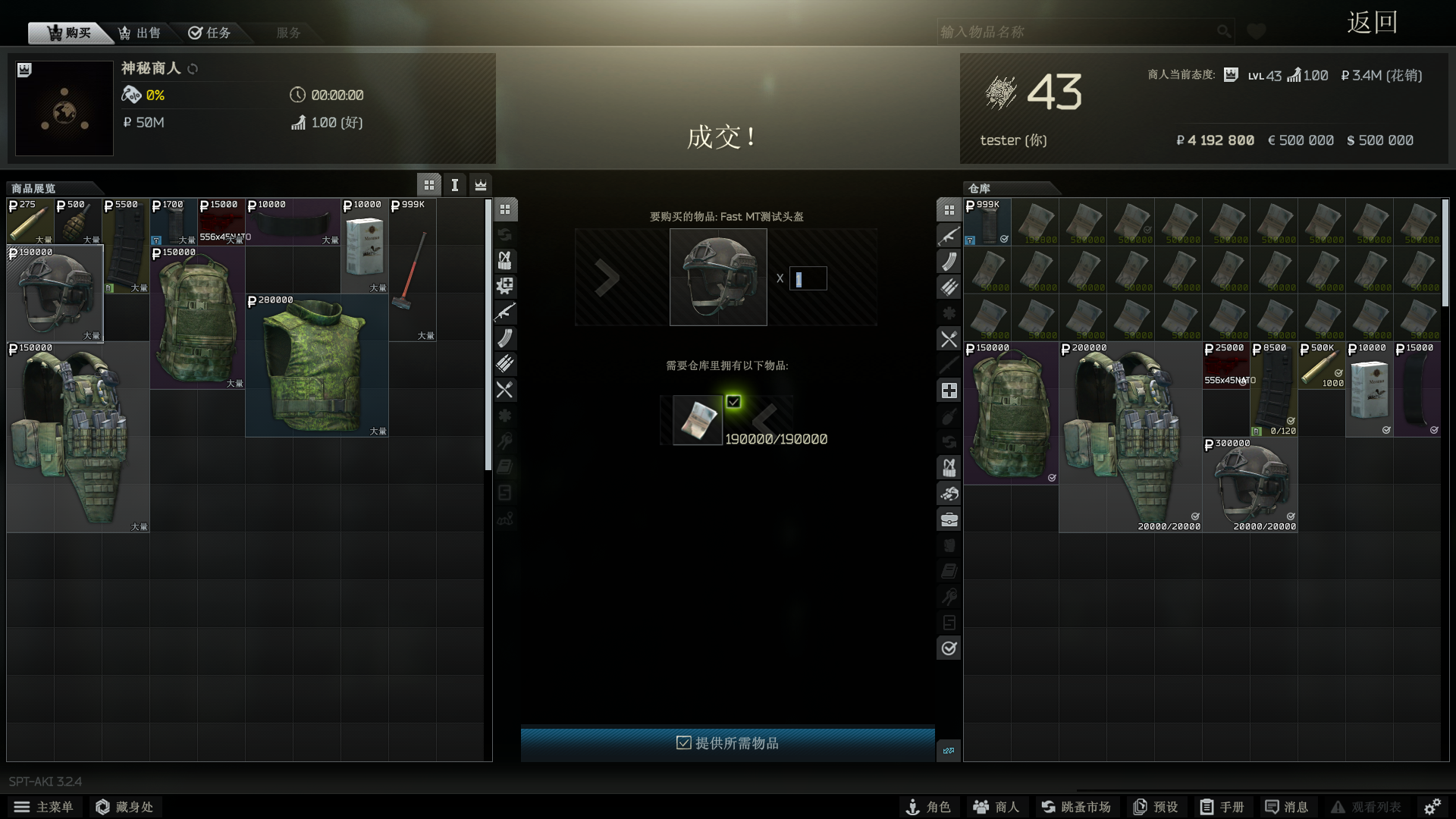Pick the trader's plate carrier rig

tap(77, 438)
